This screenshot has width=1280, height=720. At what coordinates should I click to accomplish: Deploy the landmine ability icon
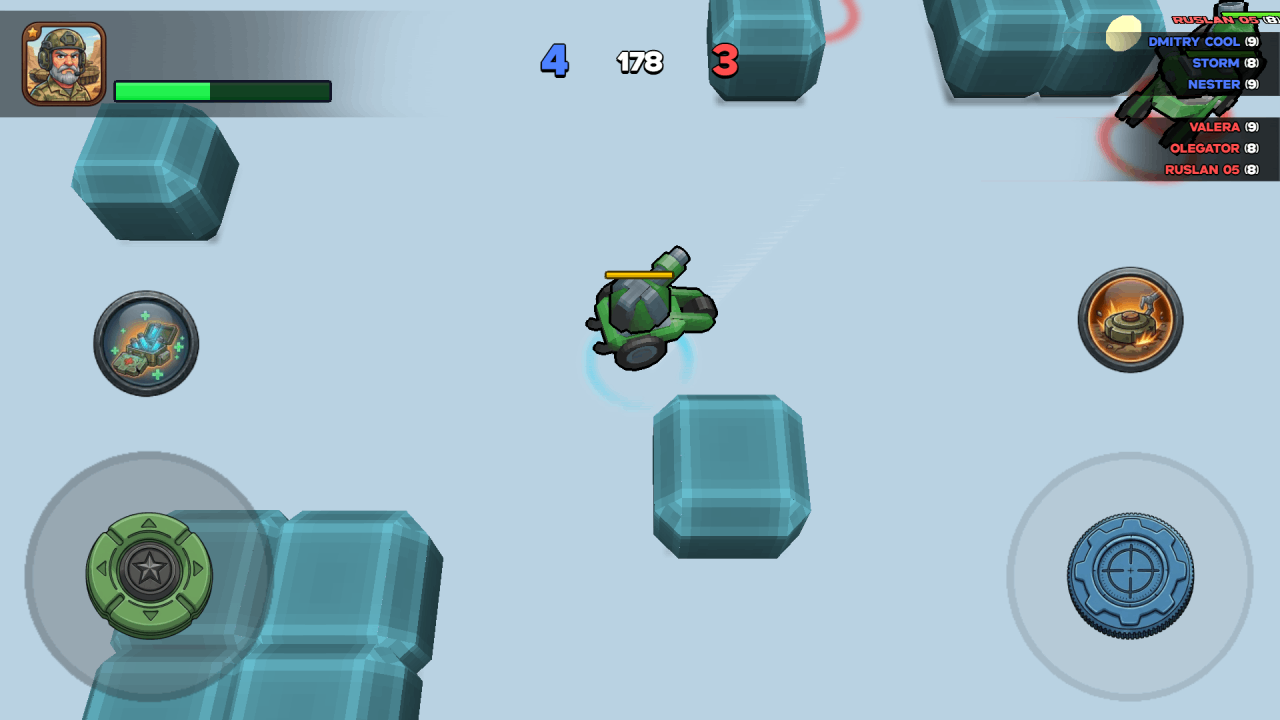click(1129, 319)
